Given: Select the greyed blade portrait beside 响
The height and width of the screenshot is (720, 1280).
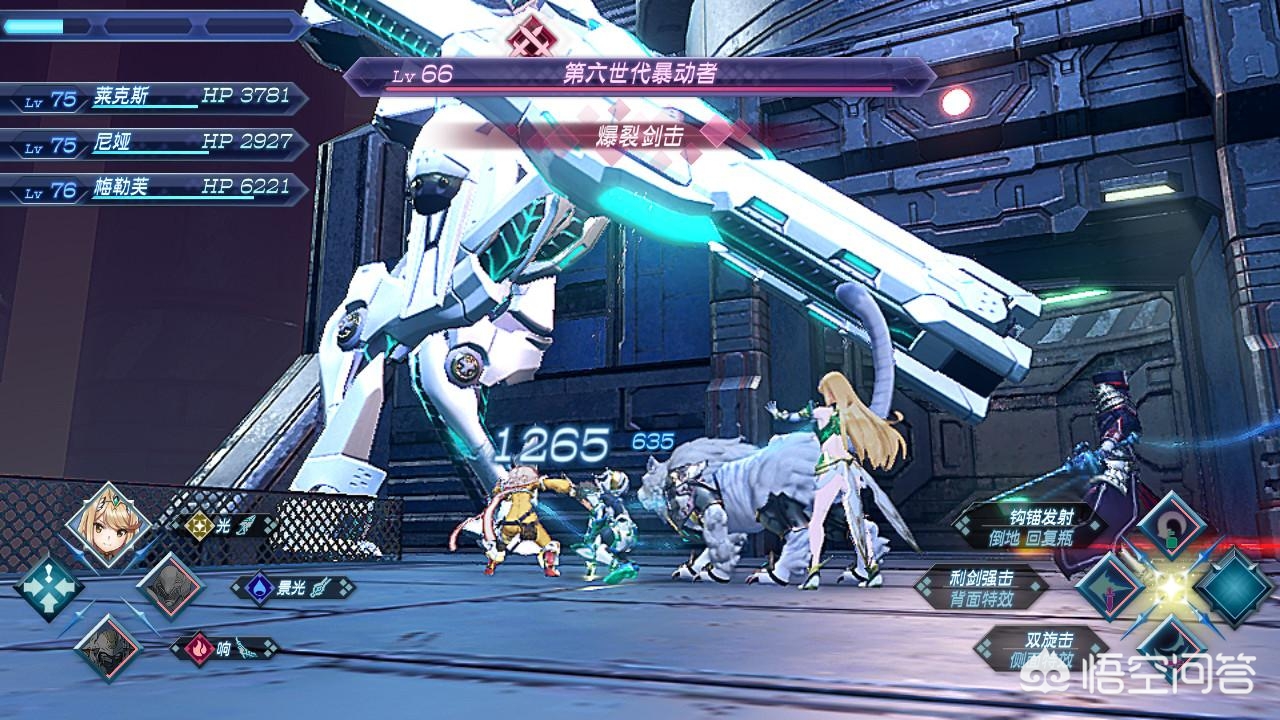Looking at the screenshot, I should [x=109, y=647].
